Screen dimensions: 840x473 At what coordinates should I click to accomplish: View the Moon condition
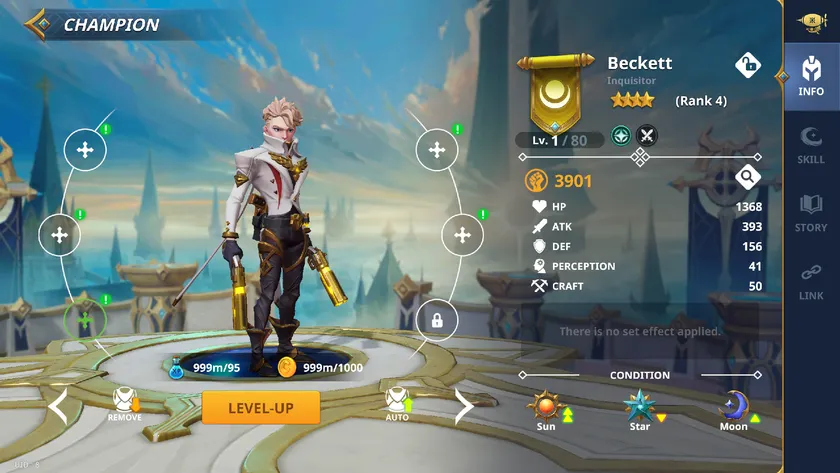[734, 408]
